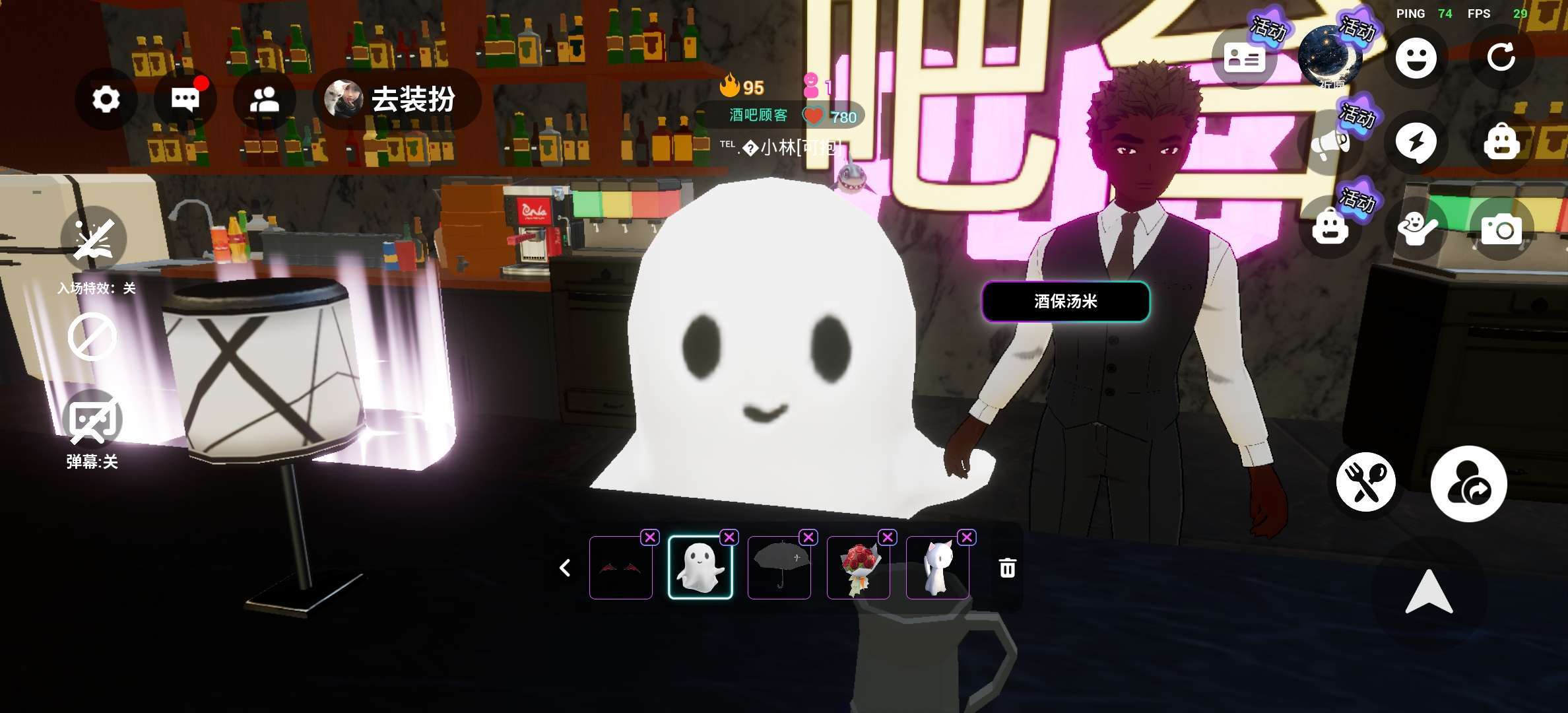Open the camera screenshot button
The width and height of the screenshot is (1568, 713).
coord(1501,229)
